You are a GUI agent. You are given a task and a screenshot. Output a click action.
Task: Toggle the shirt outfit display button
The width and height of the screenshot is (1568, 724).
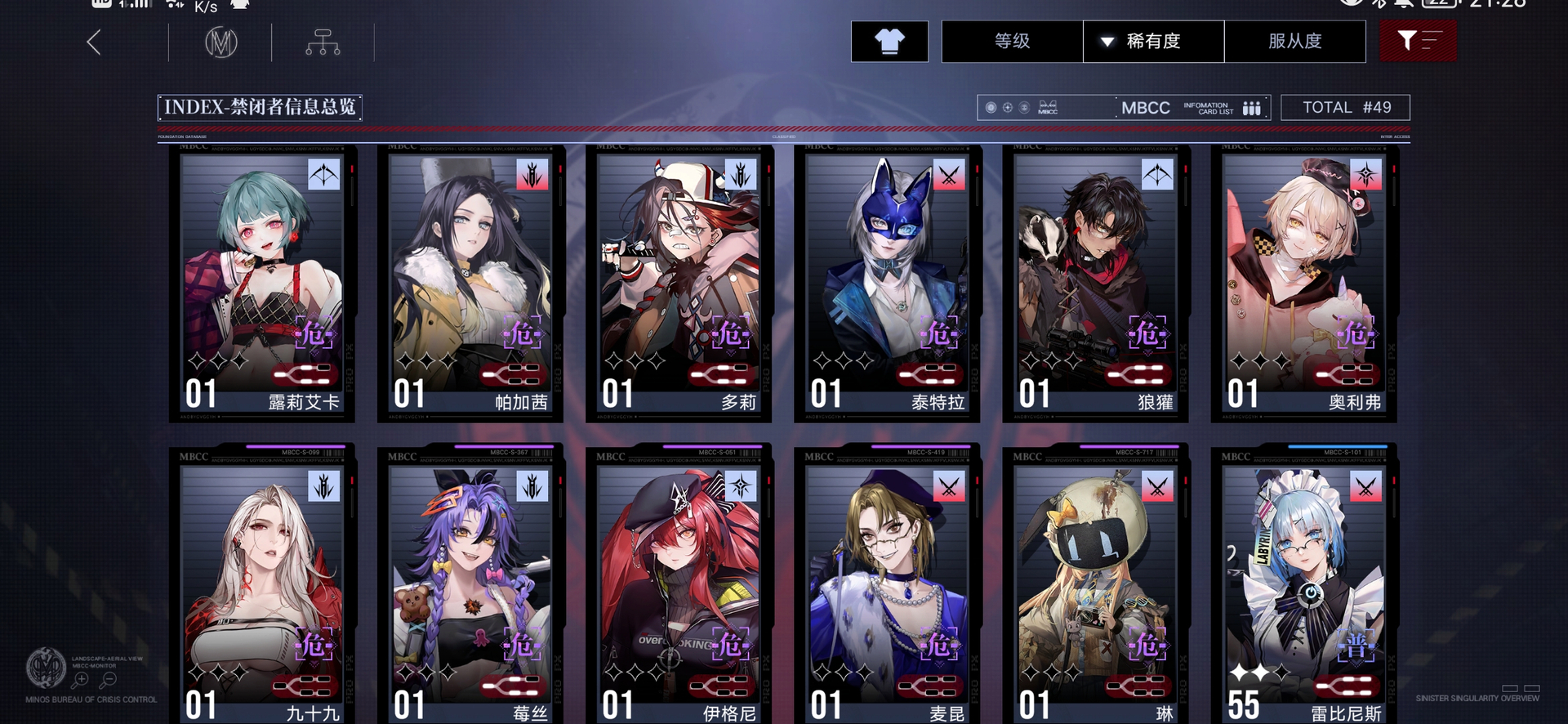pos(889,42)
